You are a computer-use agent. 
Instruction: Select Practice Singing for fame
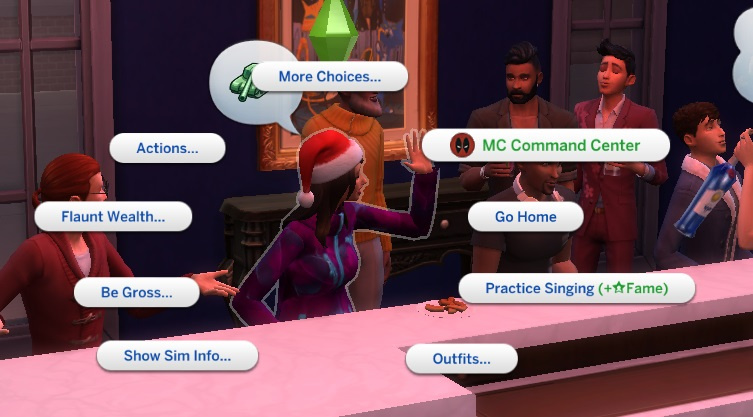pyautogui.click(x=576, y=288)
